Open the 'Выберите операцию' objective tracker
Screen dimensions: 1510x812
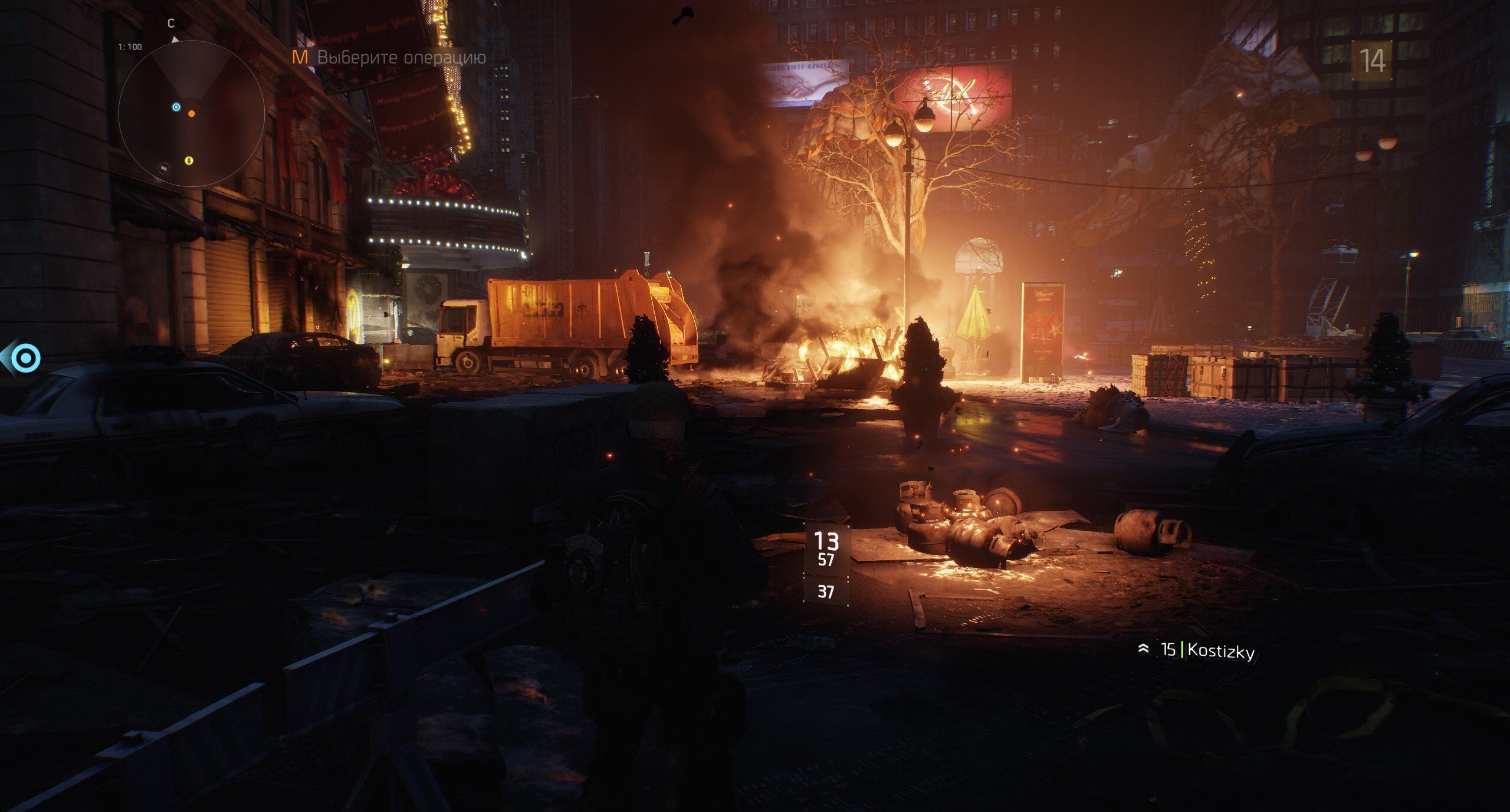390,57
